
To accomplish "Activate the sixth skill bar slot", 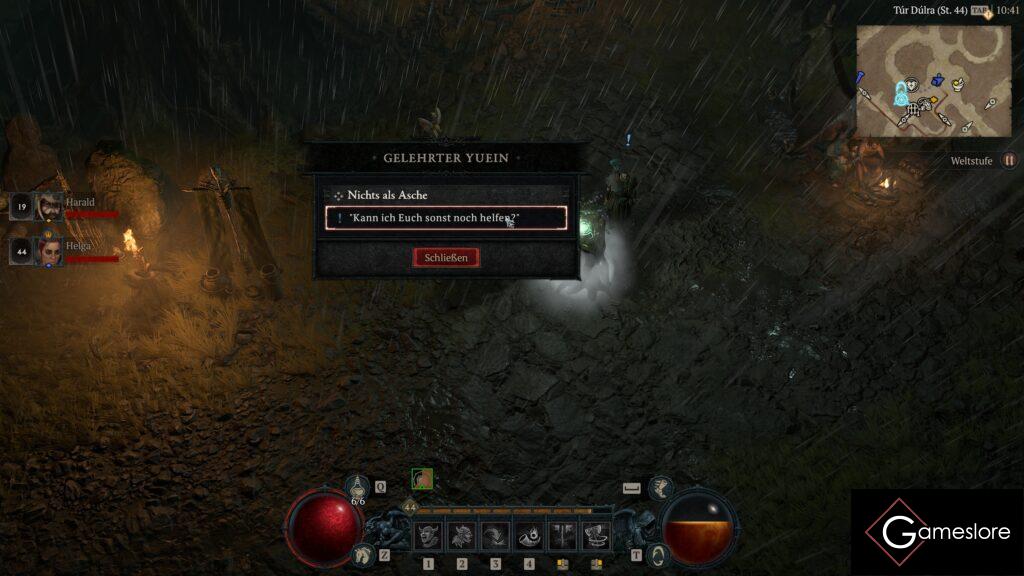I will coord(597,537).
